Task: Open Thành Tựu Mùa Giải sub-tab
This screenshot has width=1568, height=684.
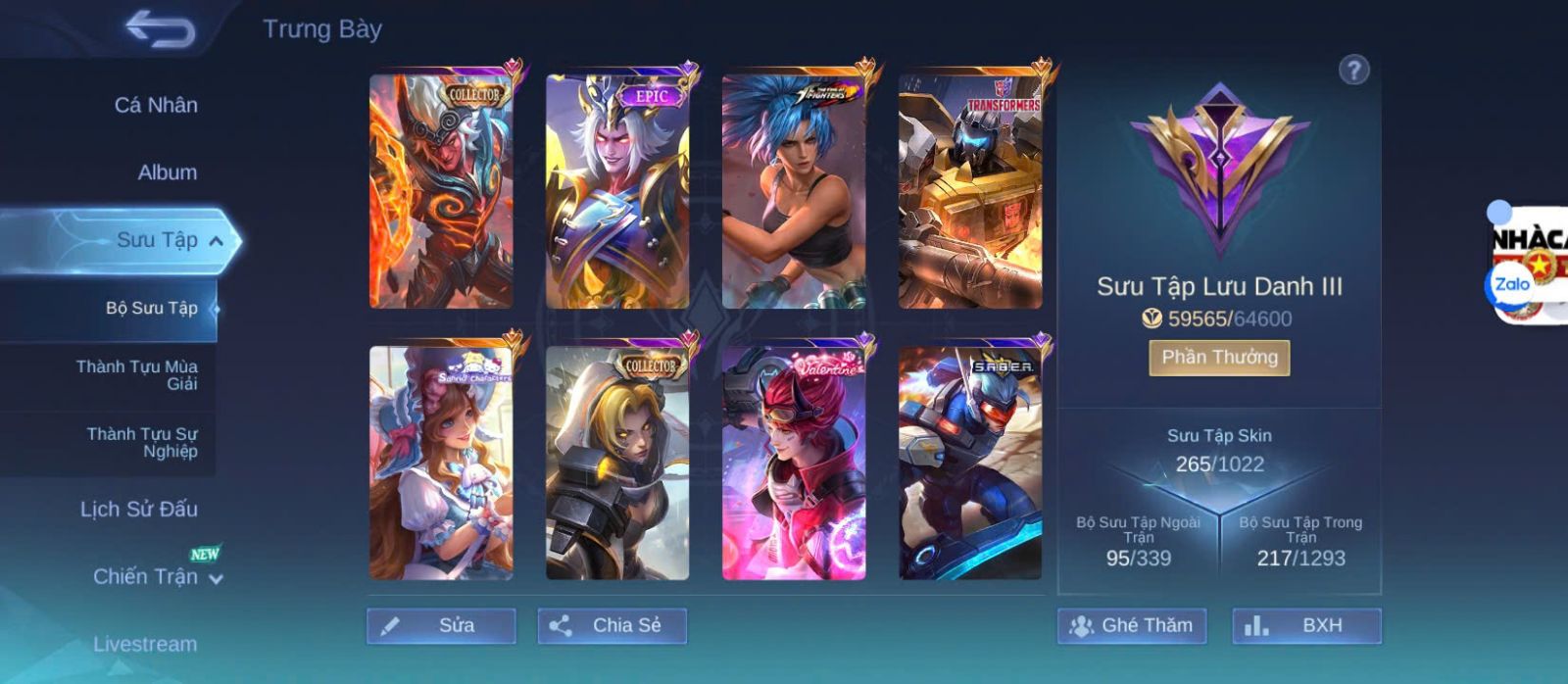Action: click(x=137, y=375)
